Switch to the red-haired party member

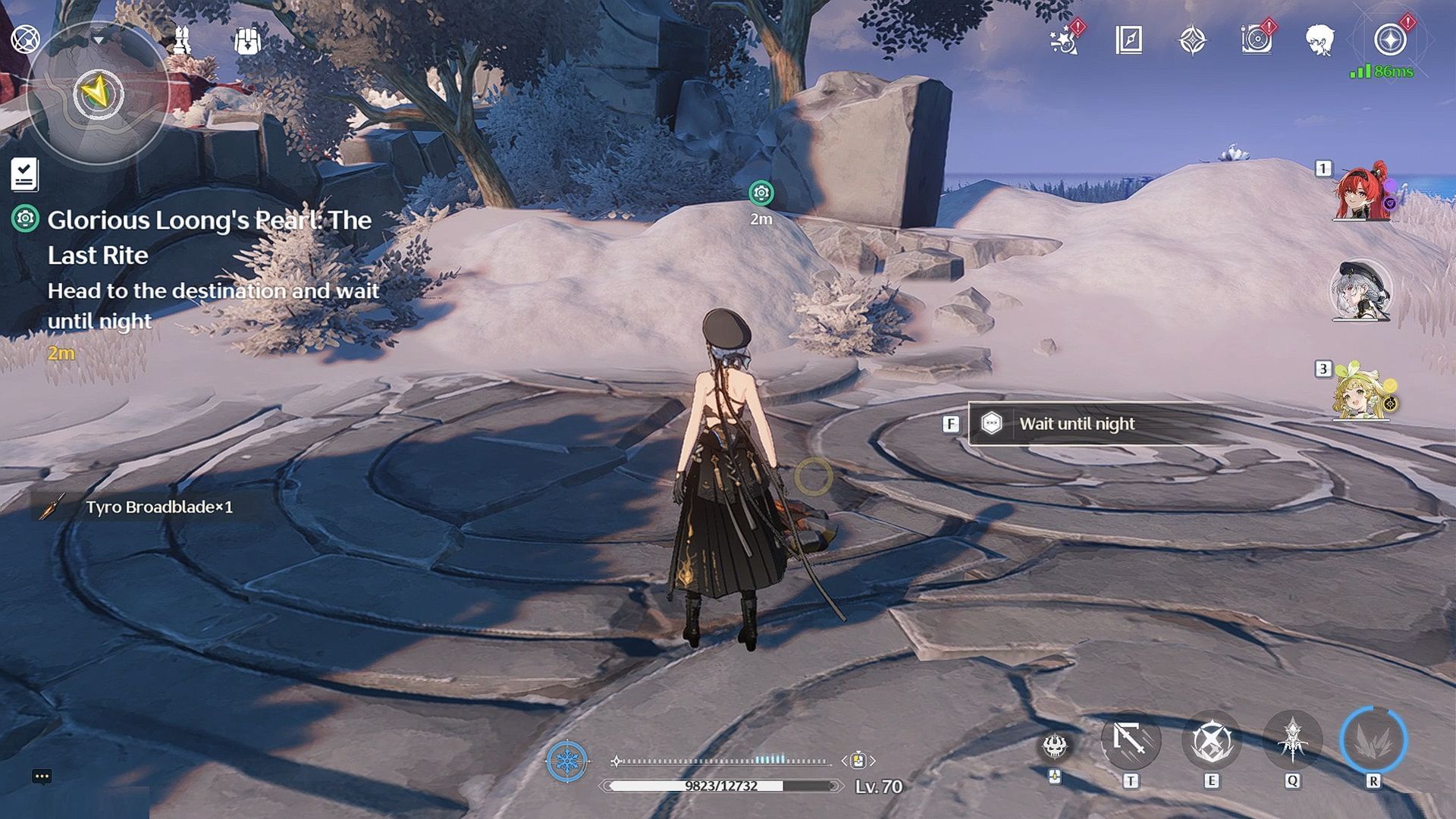click(x=1362, y=193)
